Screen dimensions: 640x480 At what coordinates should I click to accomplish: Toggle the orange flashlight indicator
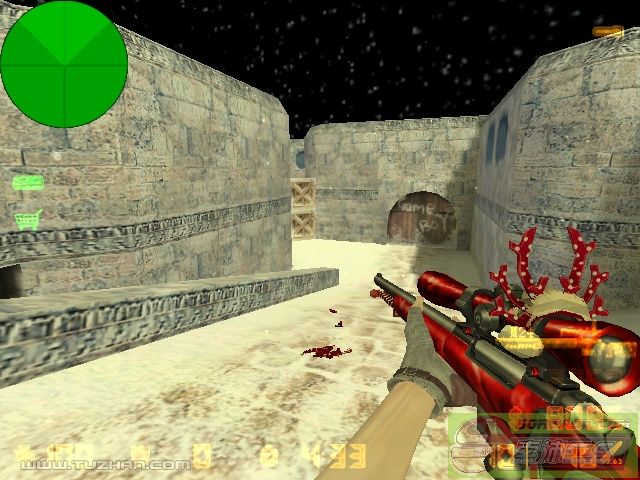tap(606, 32)
